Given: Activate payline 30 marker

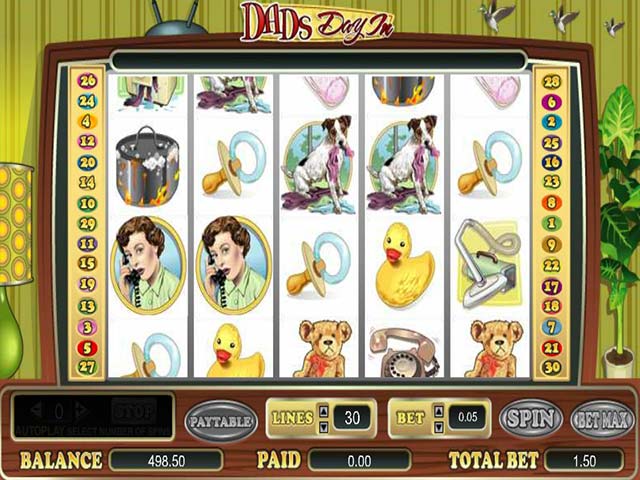Looking at the screenshot, I should coord(549,367).
